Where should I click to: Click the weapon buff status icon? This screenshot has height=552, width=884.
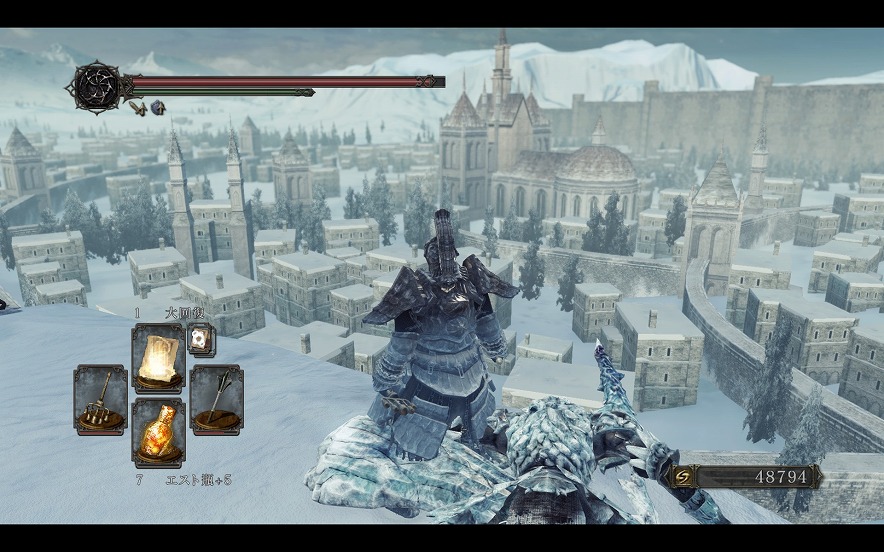click(139, 107)
